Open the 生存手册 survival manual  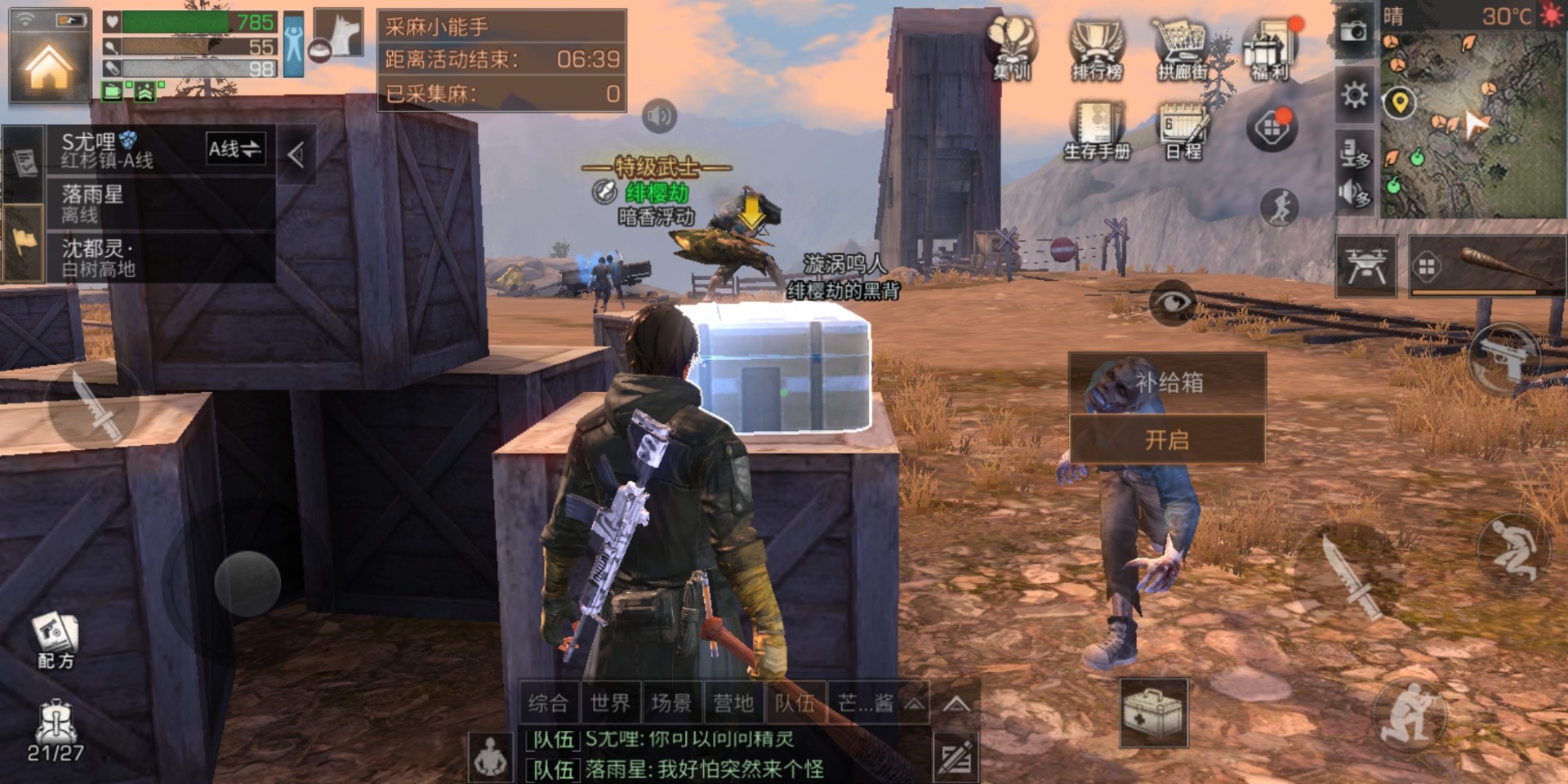coord(1097,131)
